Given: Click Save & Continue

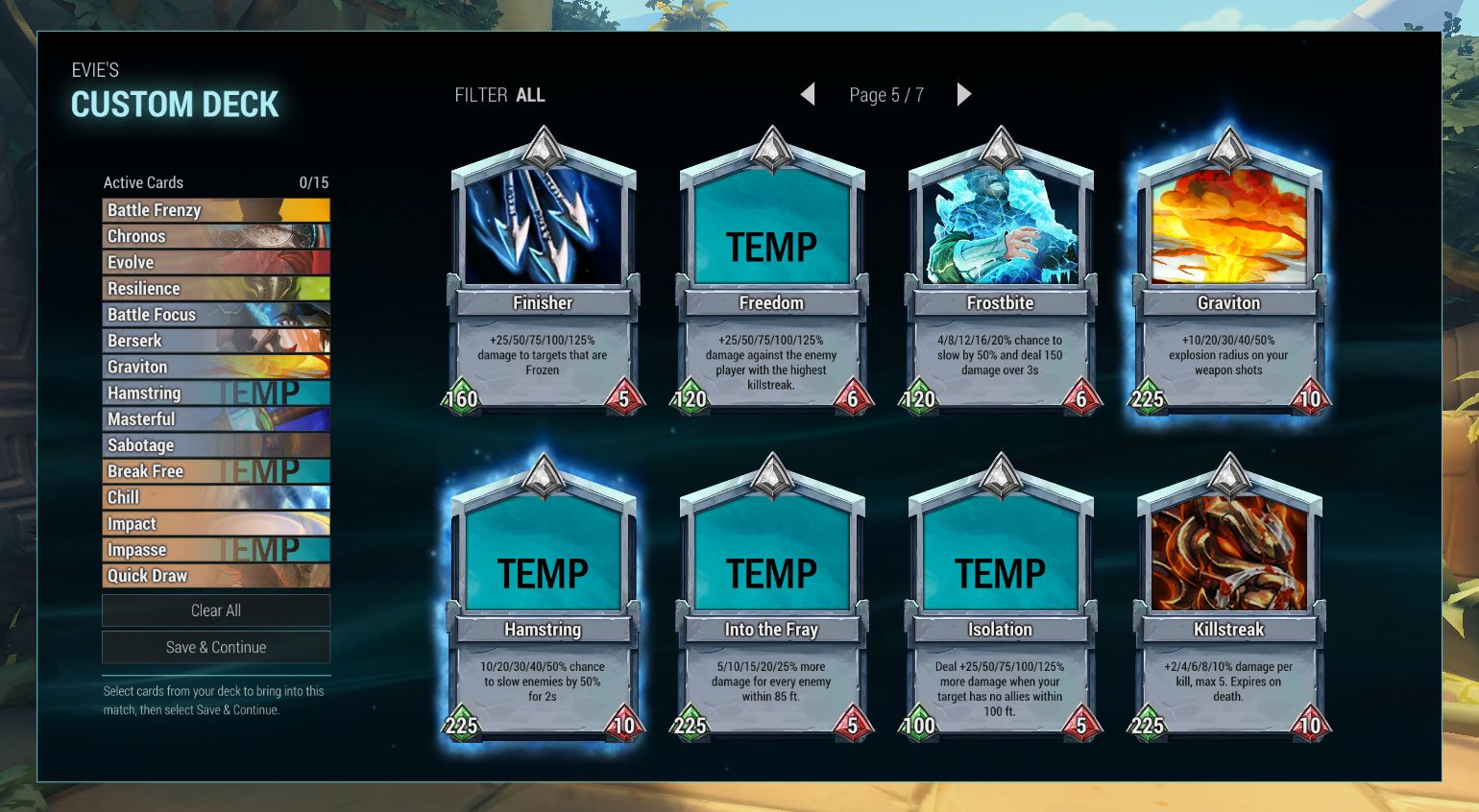Looking at the screenshot, I should [216, 648].
